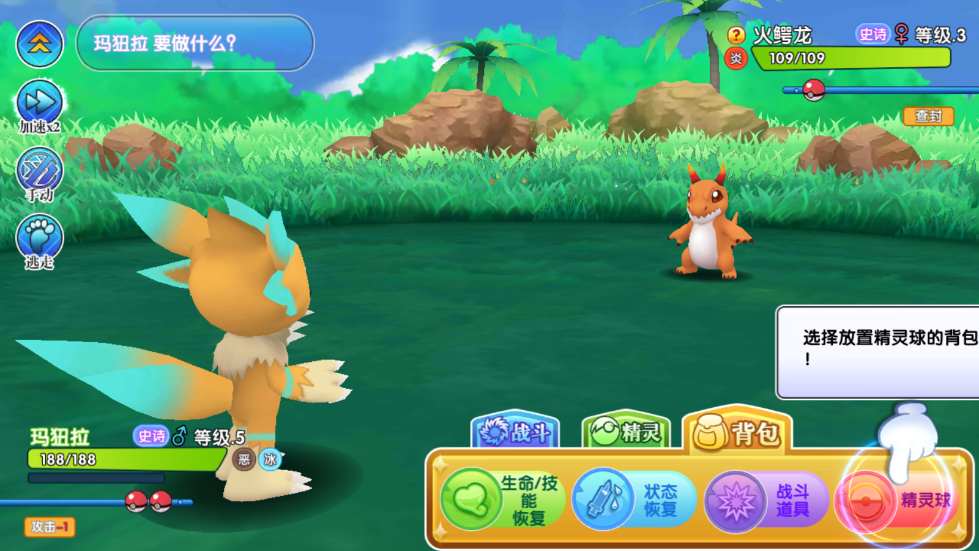Choose the 状态恢复 status recovery category
Image resolution: width=979 pixels, height=551 pixels.
(634, 499)
